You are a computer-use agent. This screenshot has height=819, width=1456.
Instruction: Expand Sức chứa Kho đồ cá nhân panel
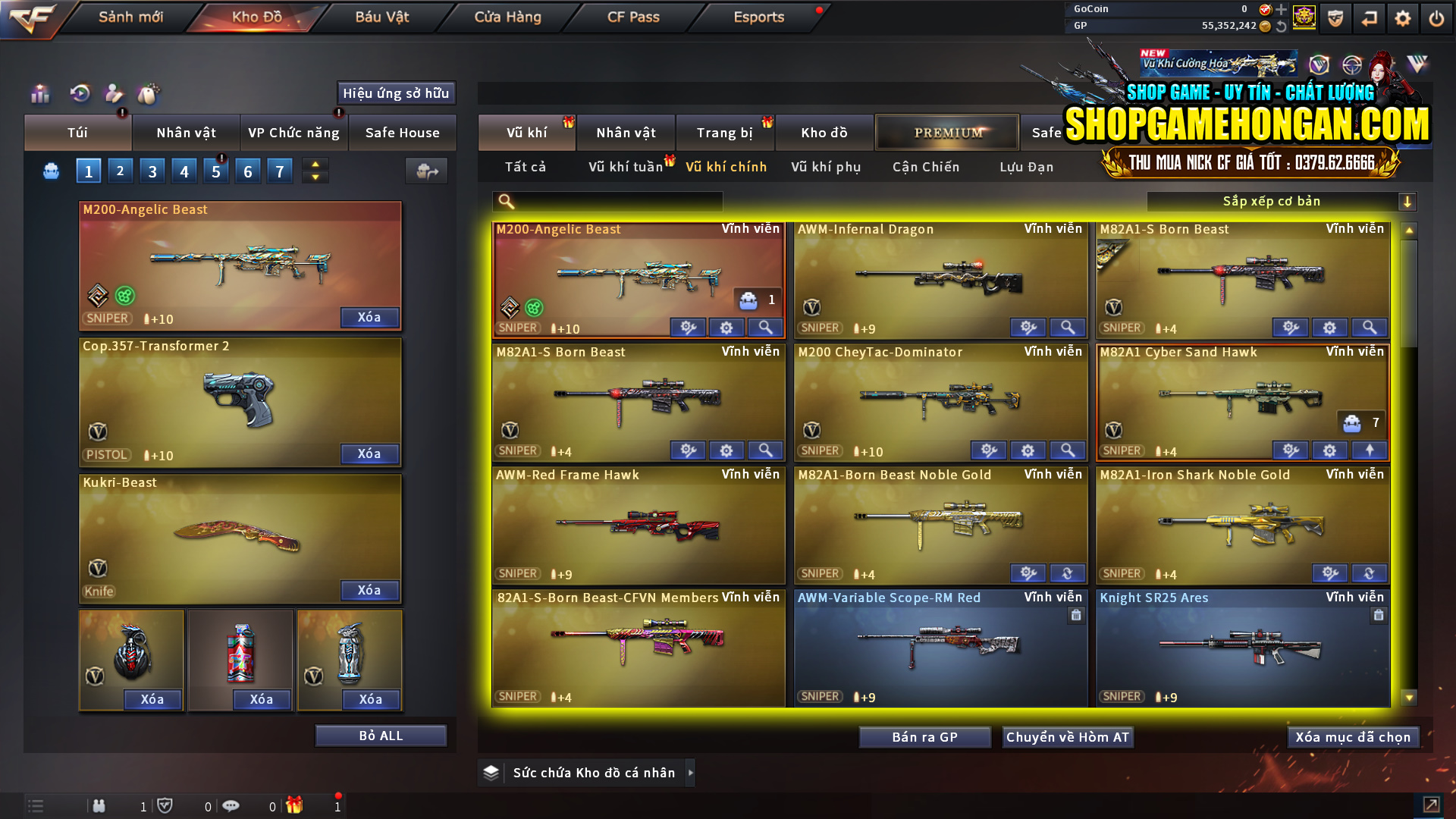691,773
